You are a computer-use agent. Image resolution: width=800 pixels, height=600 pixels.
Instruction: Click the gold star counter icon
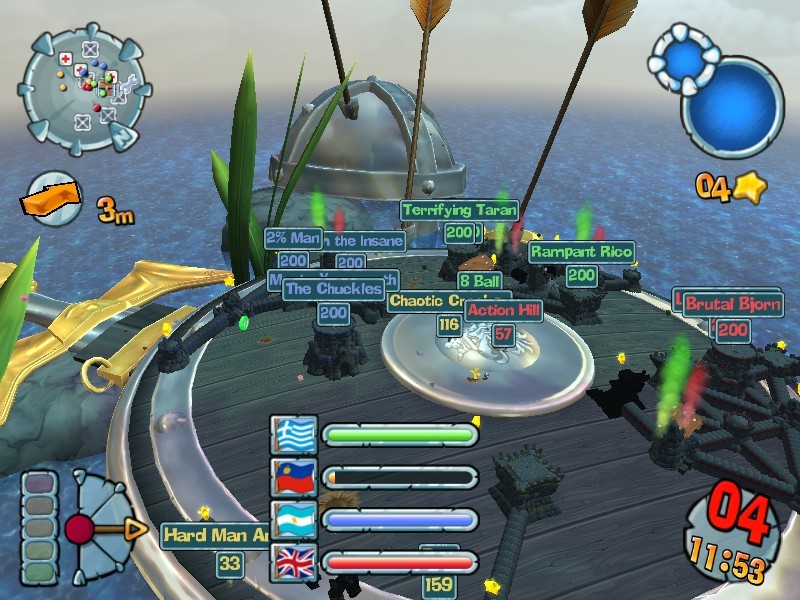[747, 187]
